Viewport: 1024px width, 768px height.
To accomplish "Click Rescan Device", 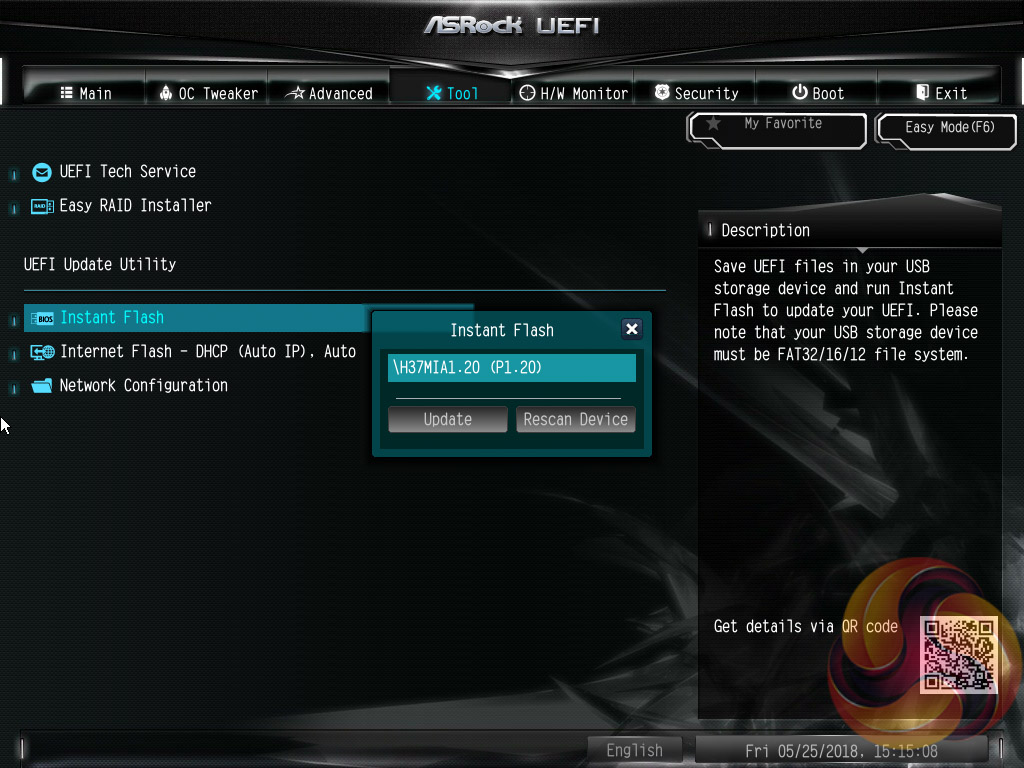I will (x=575, y=419).
